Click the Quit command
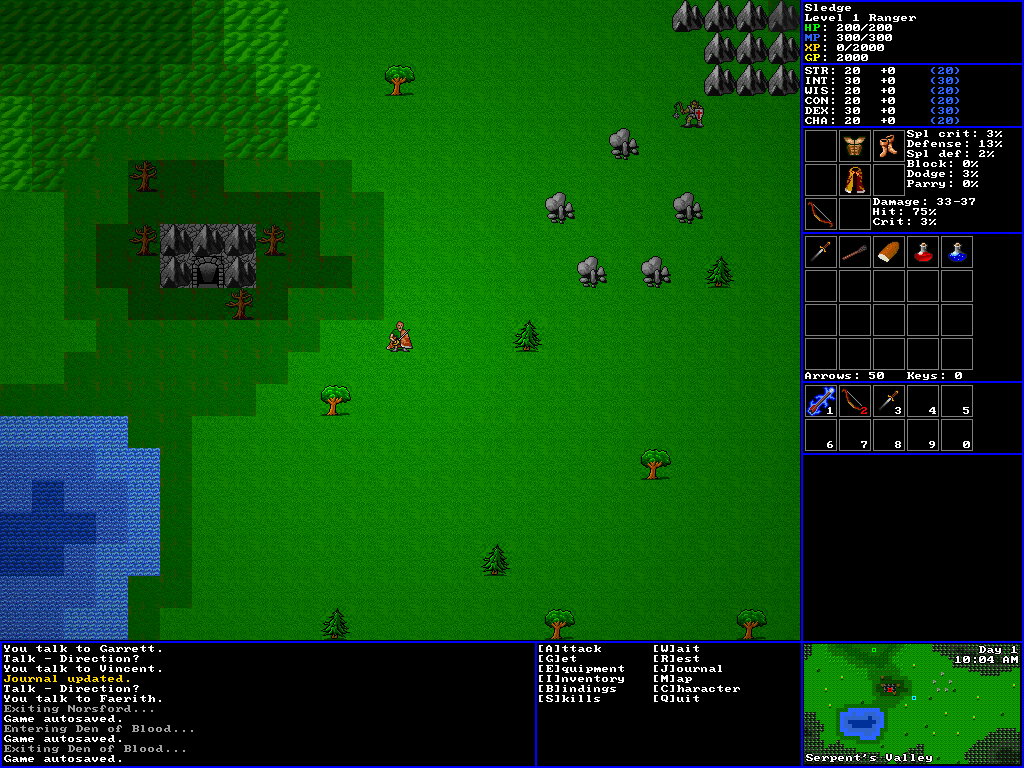Viewport: 1024px width, 768px height. [x=676, y=699]
